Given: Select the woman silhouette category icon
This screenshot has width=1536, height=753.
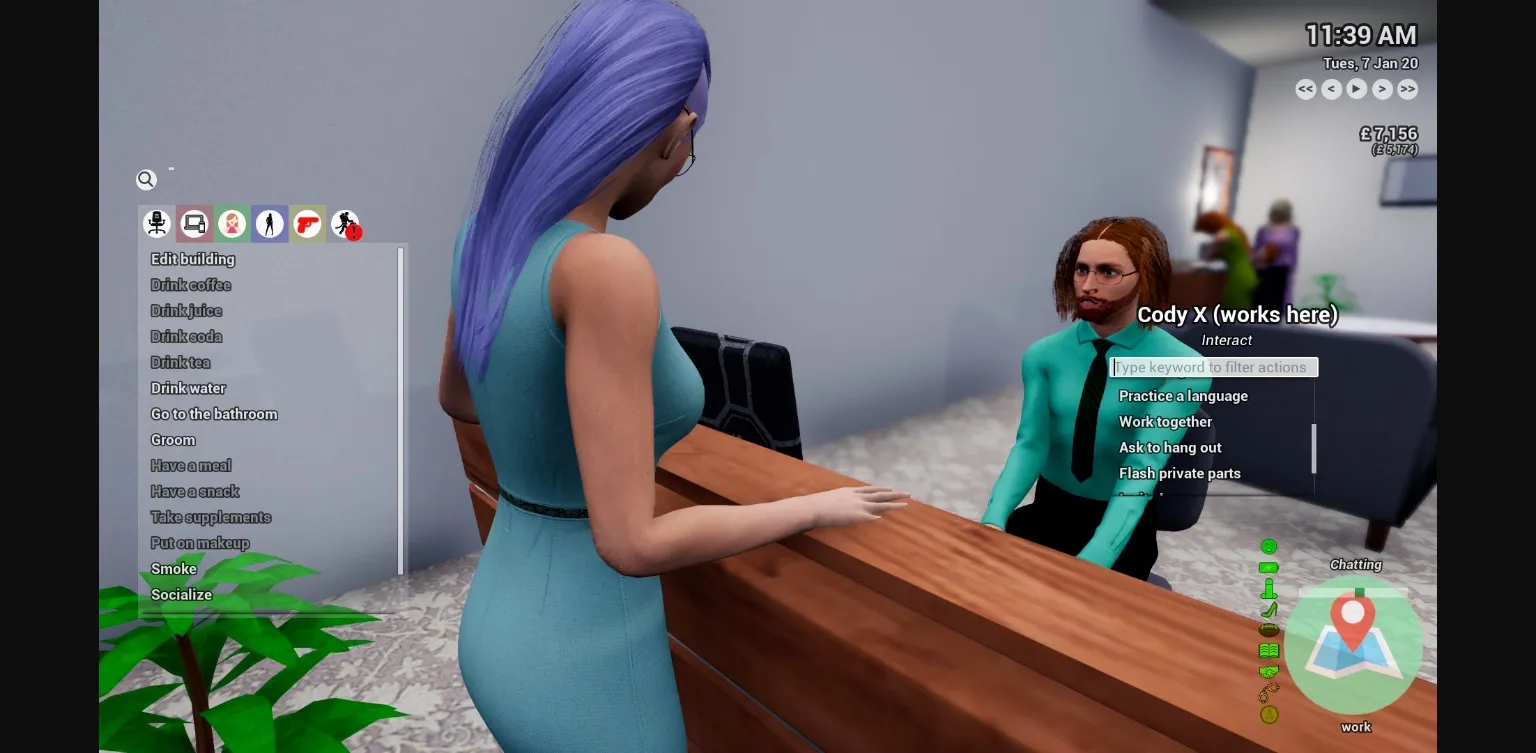Looking at the screenshot, I should pos(269,223).
